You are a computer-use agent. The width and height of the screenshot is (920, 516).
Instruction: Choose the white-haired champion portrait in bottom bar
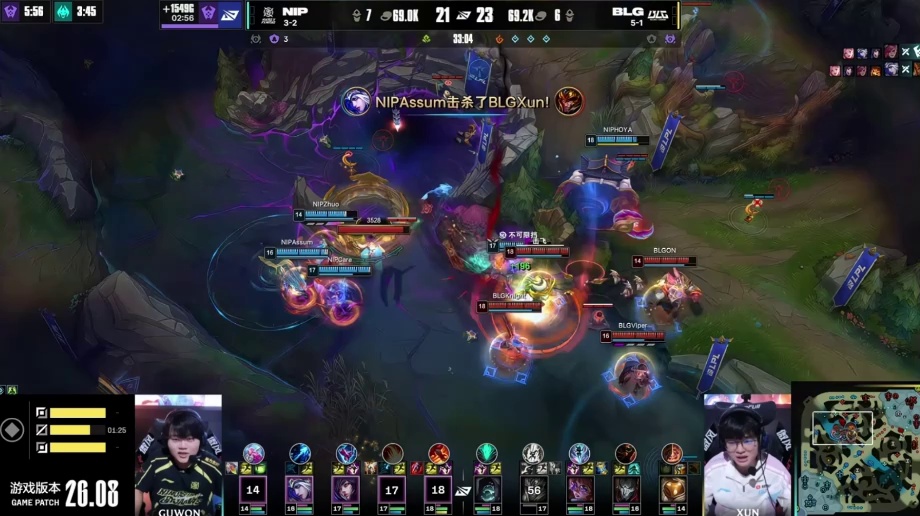300,489
